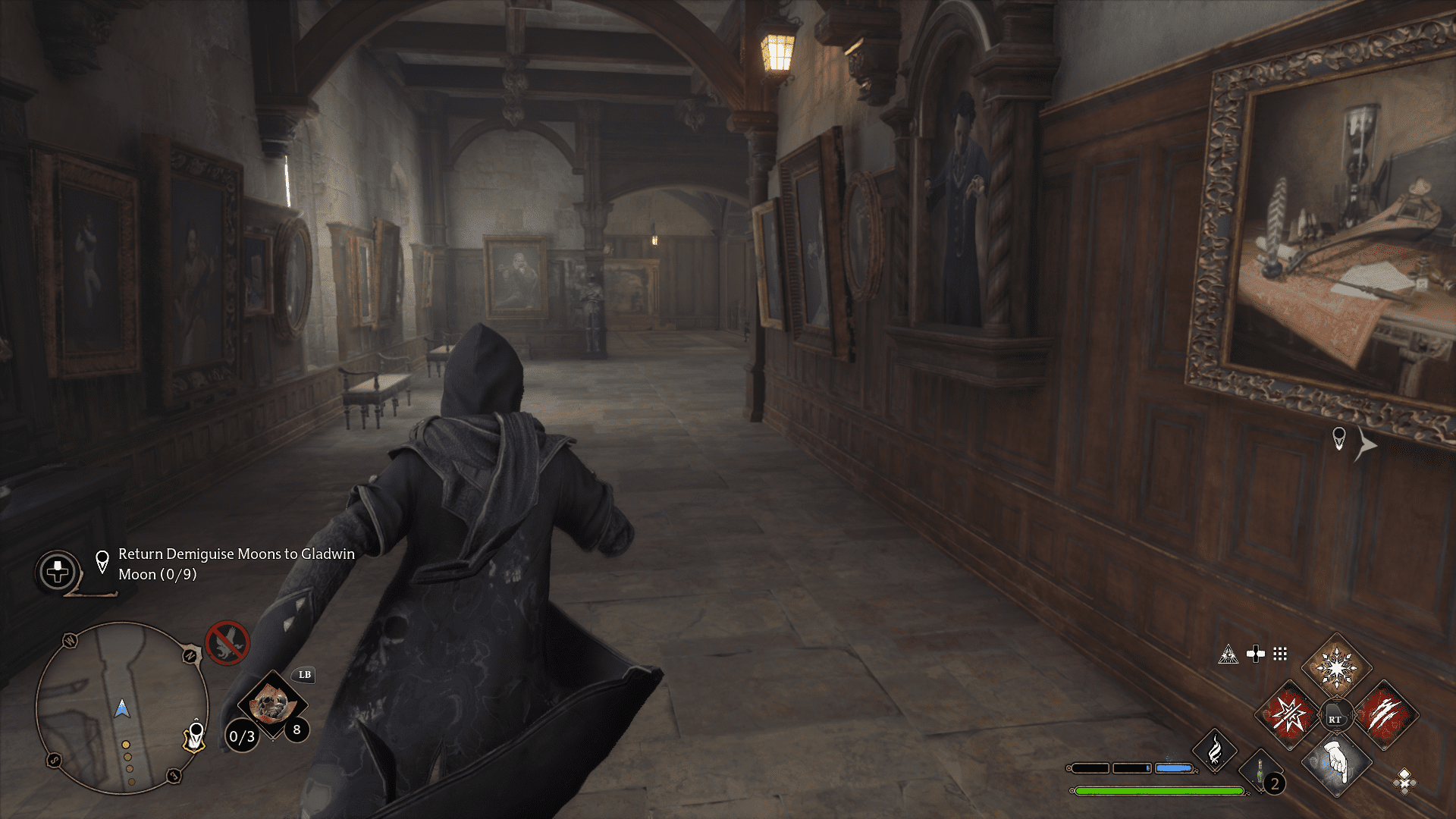1456x819 pixels.
Task: Cast the red blast spell icon
Action: coord(1288,717)
